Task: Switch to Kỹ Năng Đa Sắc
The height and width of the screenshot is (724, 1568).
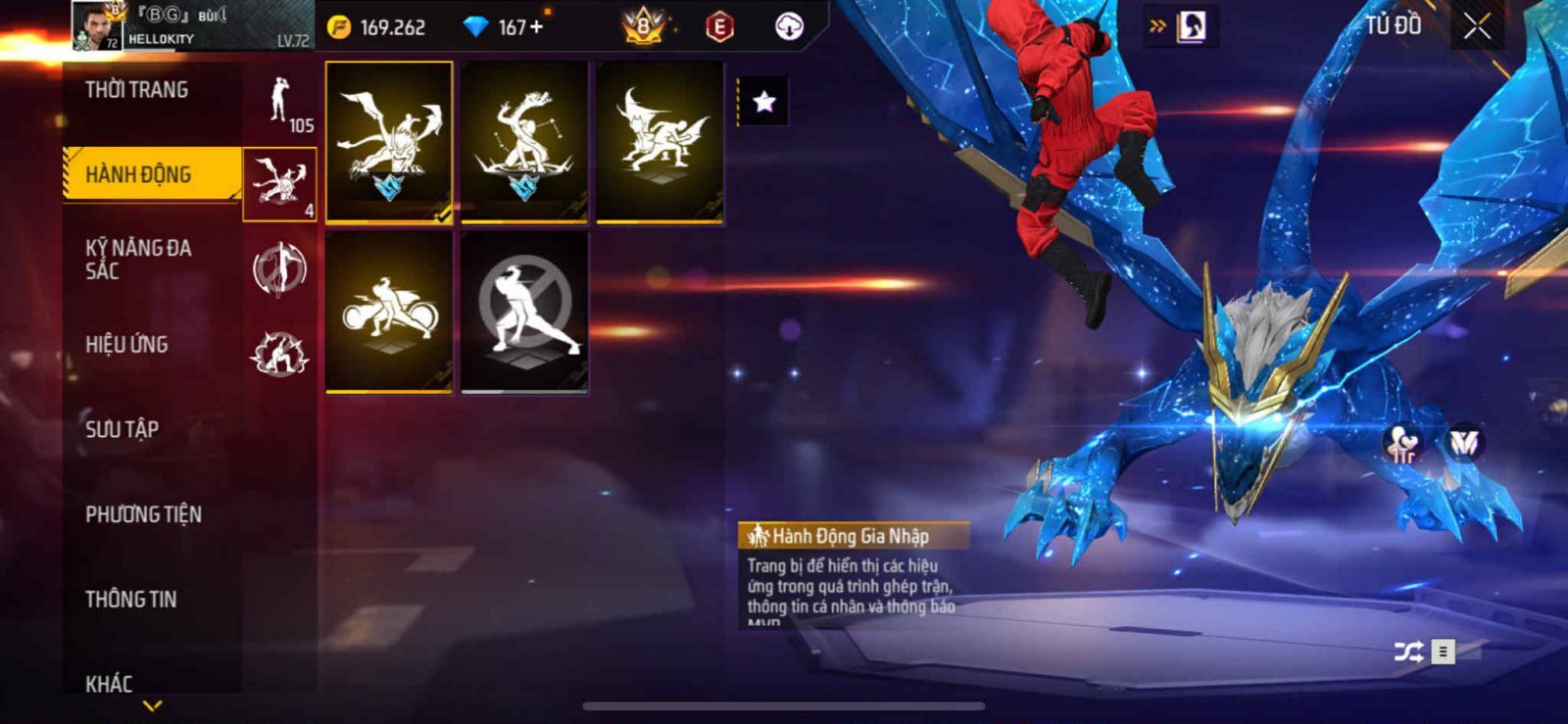Action: [x=138, y=260]
